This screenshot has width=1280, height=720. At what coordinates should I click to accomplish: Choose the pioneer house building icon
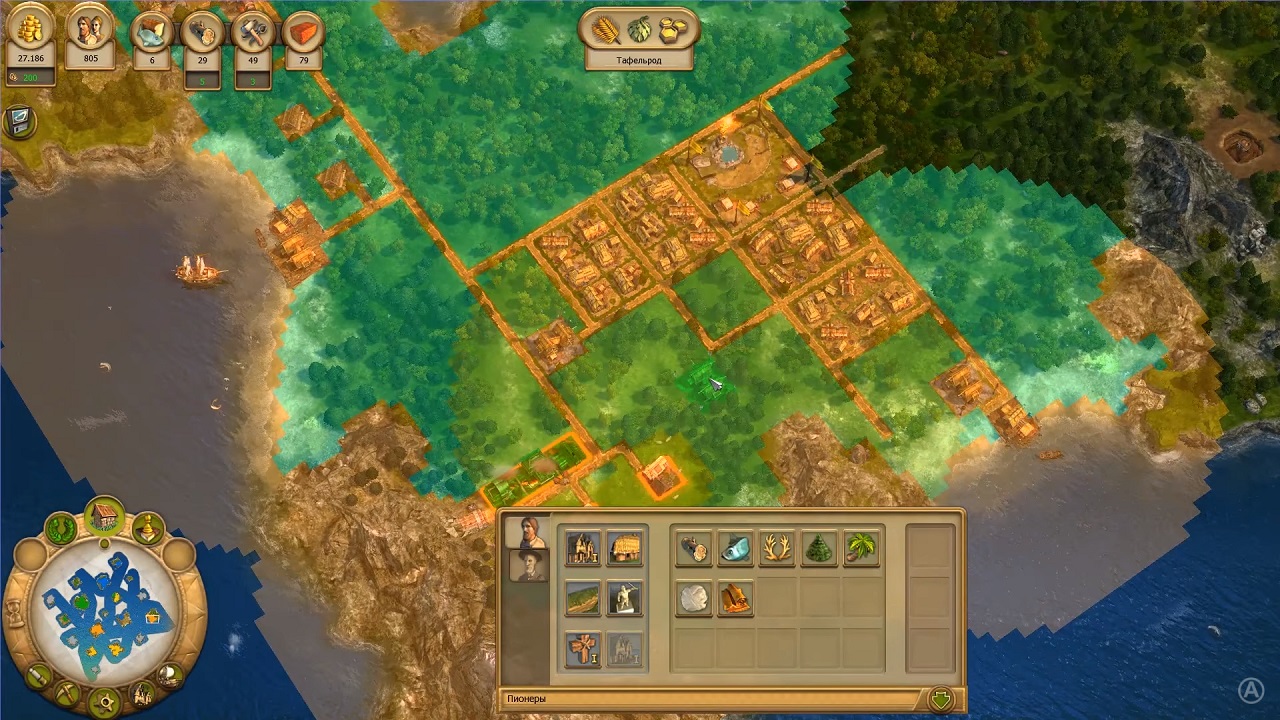tap(583, 548)
